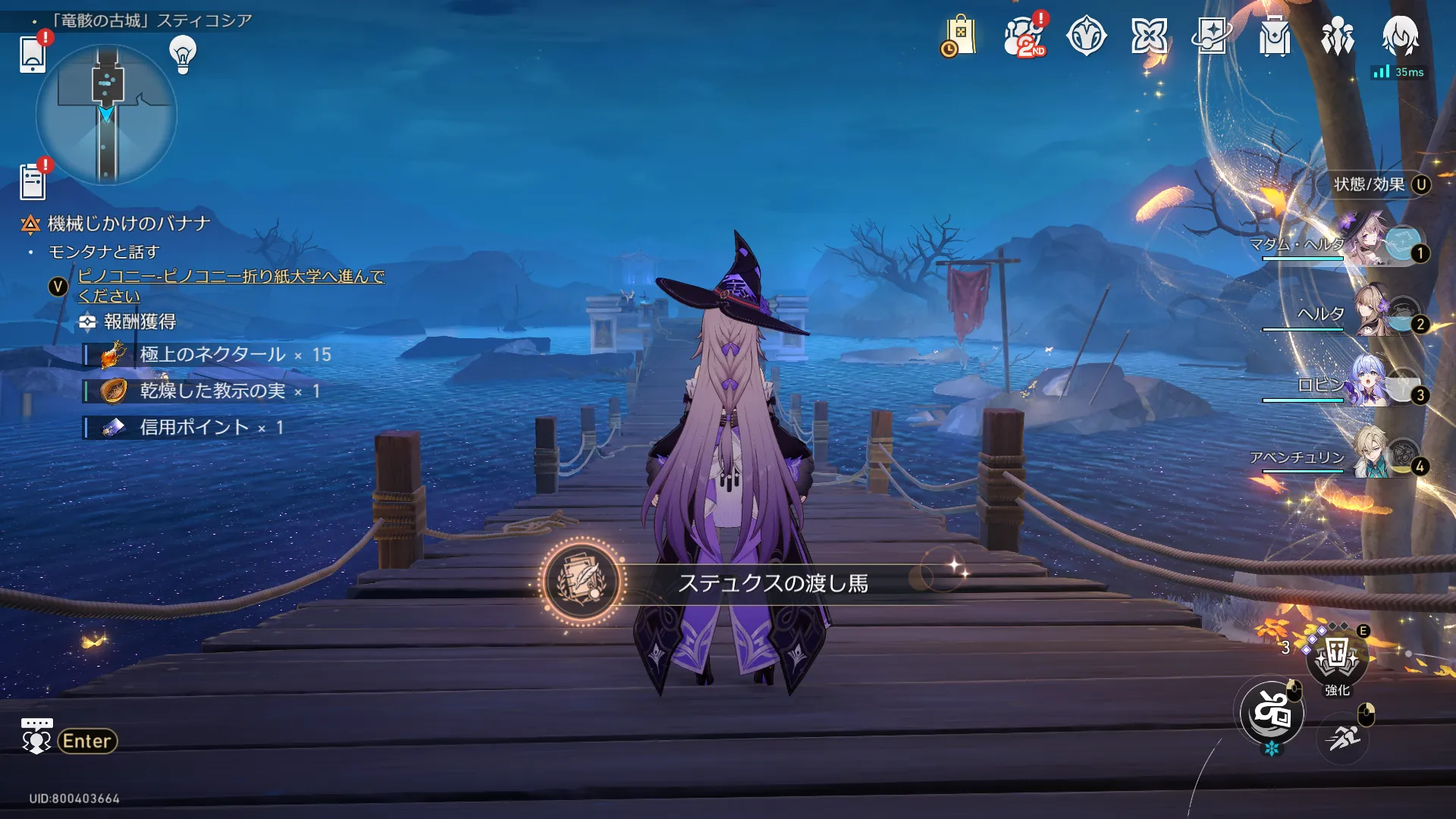Open the backpack inventory icon
Screen dimensions: 1456x819
pyautogui.click(x=1275, y=36)
